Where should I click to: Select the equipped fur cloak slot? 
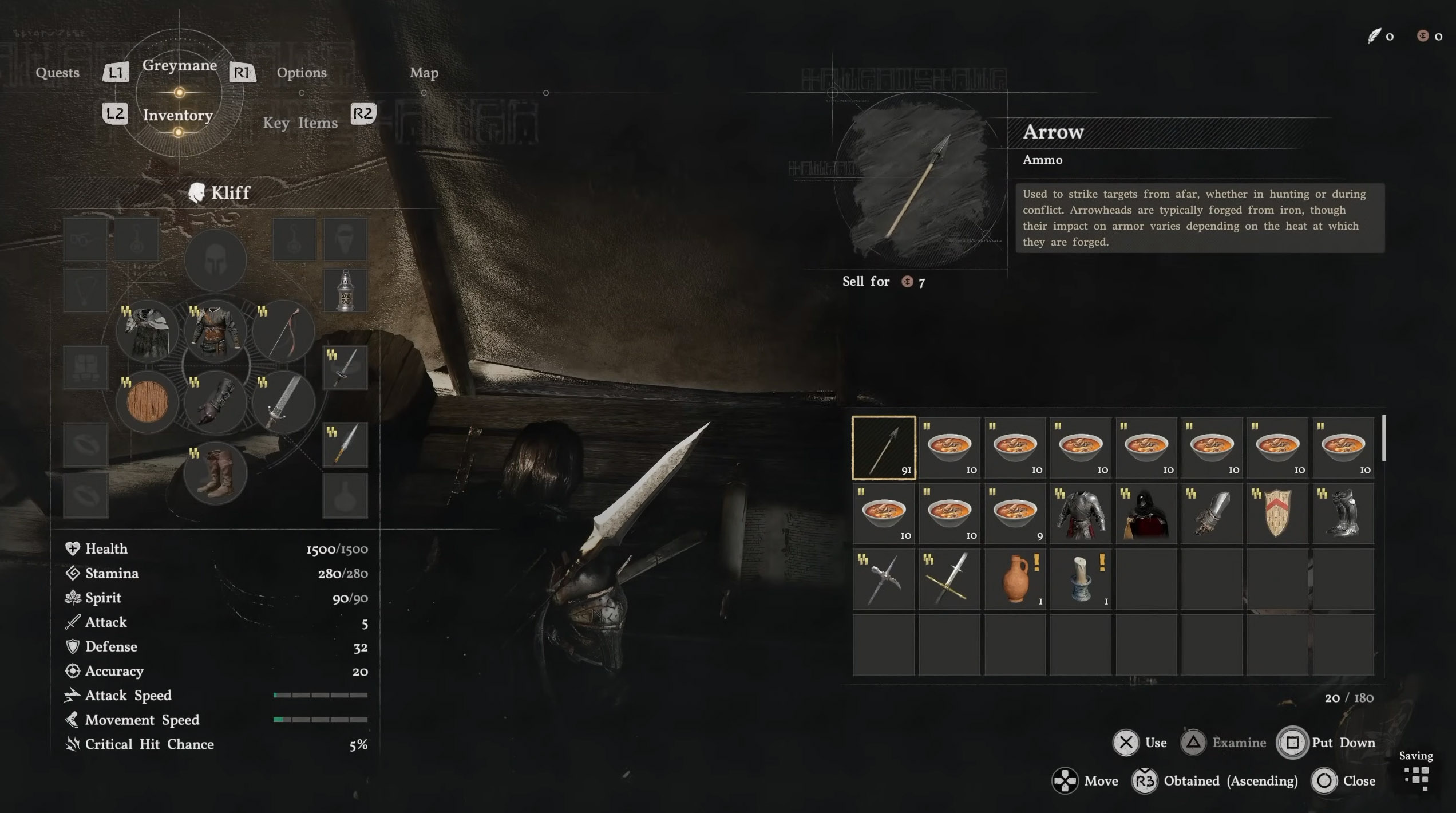click(x=147, y=332)
